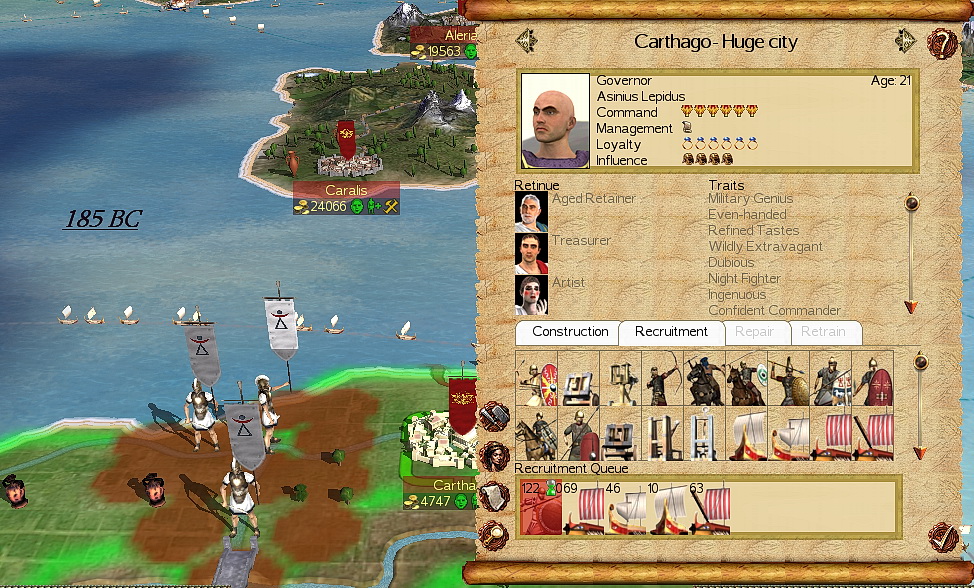Image resolution: width=974 pixels, height=588 pixels.
Task: Go to the next settlement arrow
Action: (906, 41)
